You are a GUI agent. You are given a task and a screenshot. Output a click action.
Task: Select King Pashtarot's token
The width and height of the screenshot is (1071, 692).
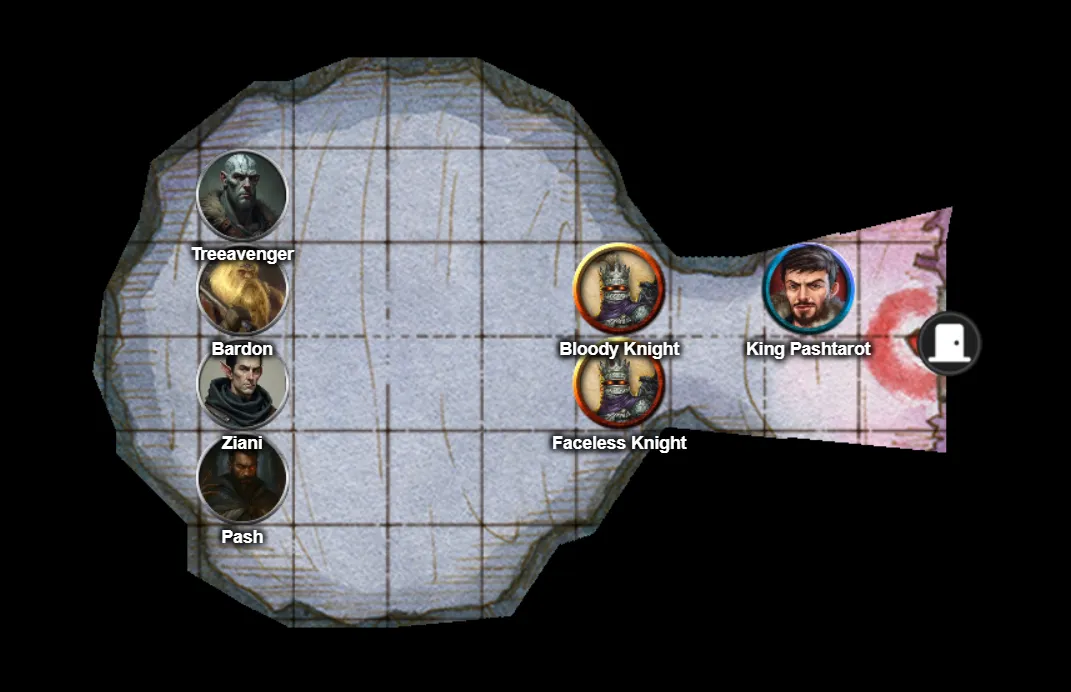tap(808, 288)
